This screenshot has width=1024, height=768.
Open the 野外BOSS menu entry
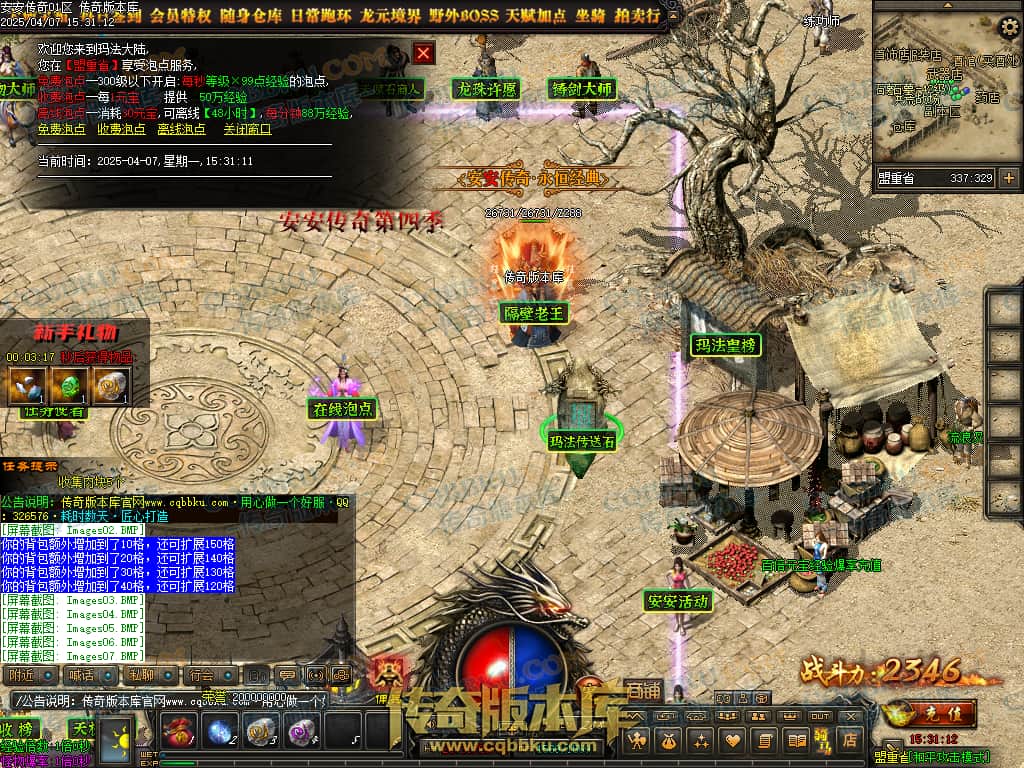(465, 16)
